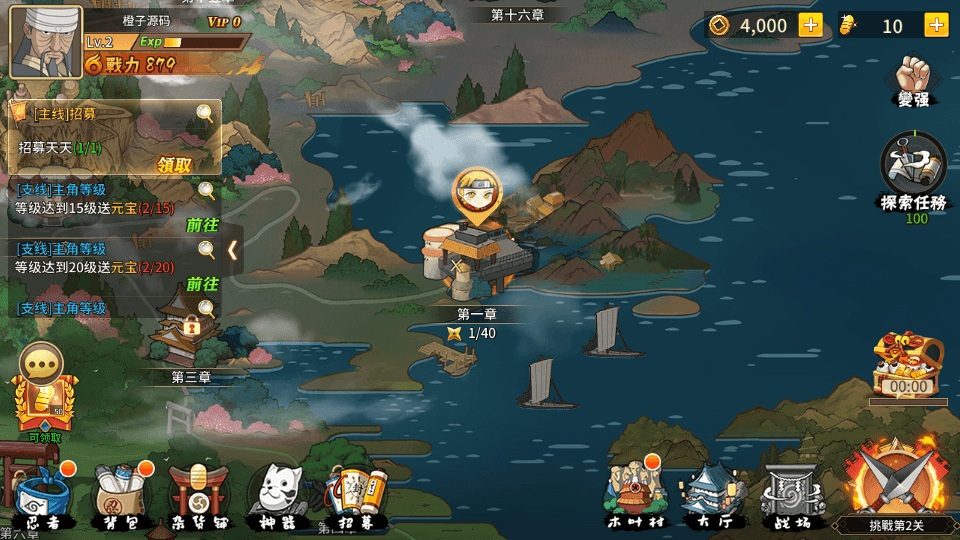Image resolution: width=960 pixels, height=540 pixels.
Task: Open the 忍者 ninja menu
Action: click(x=43, y=495)
